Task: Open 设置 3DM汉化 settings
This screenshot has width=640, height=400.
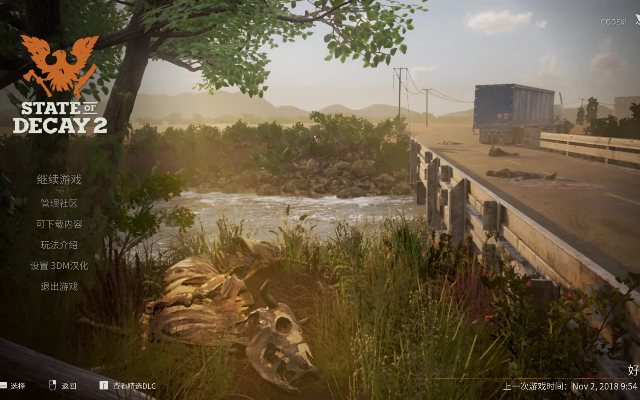Action: pyautogui.click(x=59, y=266)
